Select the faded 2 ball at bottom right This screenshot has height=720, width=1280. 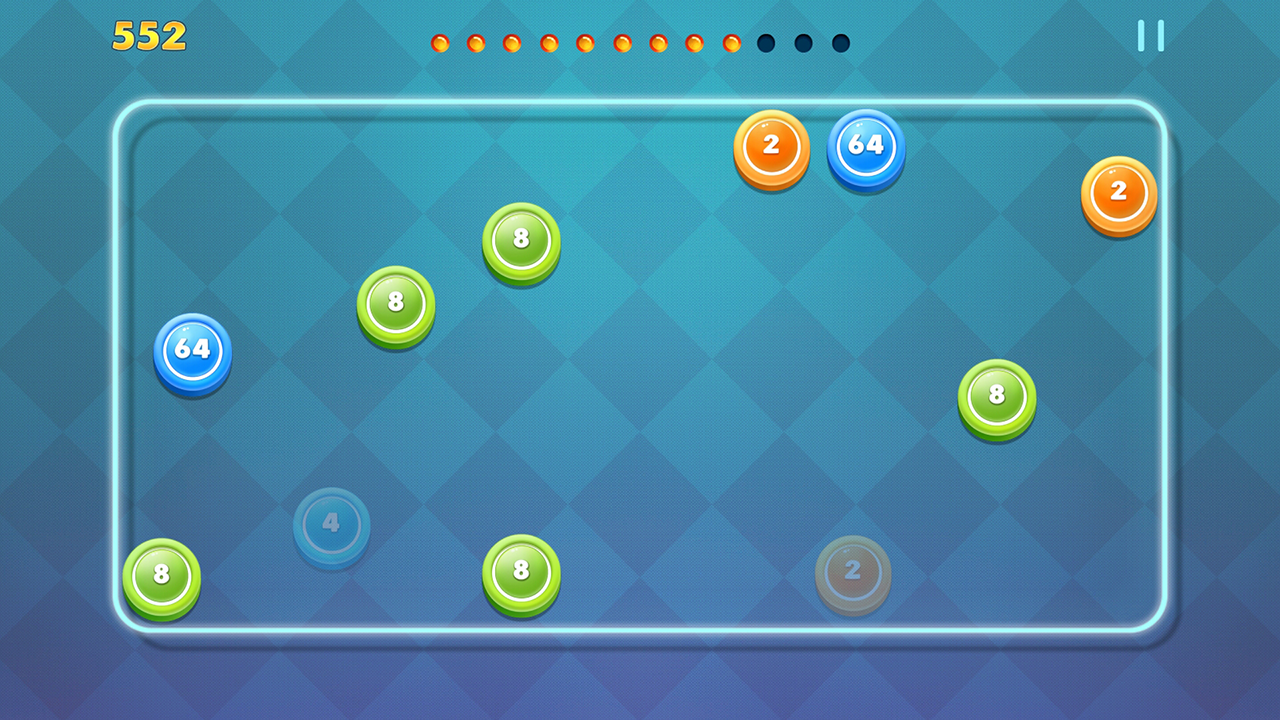click(853, 573)
